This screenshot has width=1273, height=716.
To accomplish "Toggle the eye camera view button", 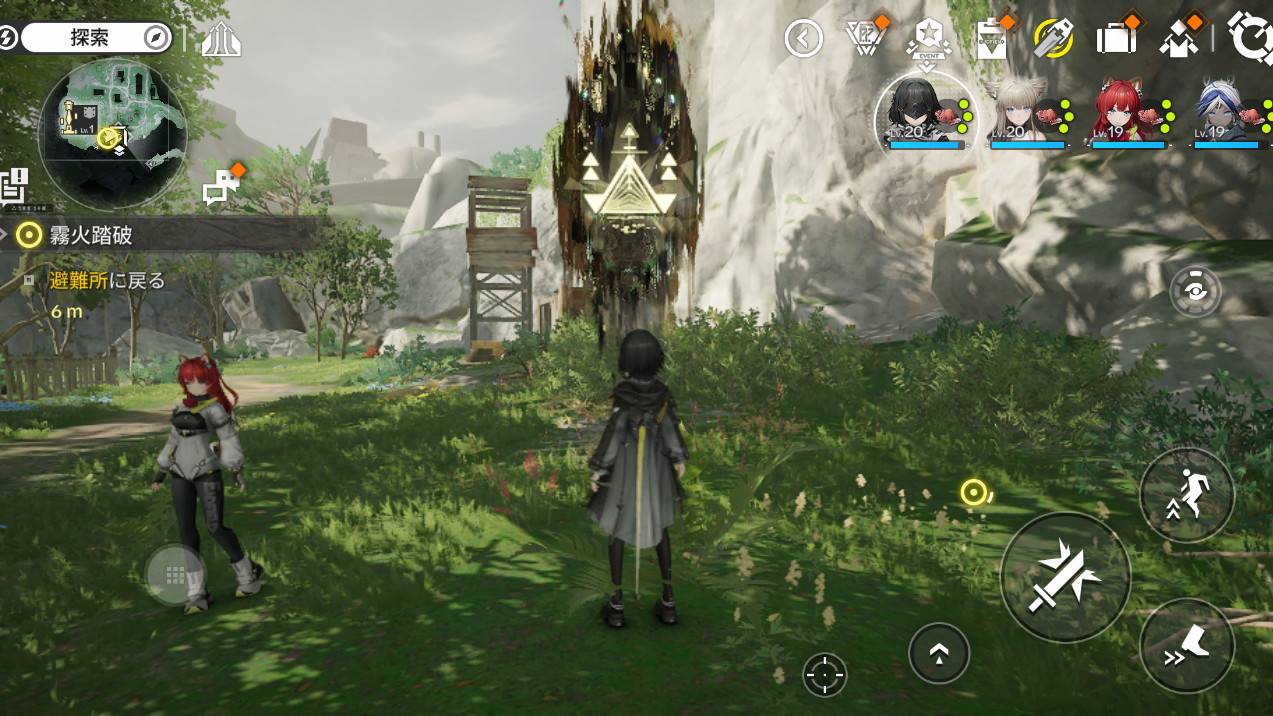I will pos(1195,293).
